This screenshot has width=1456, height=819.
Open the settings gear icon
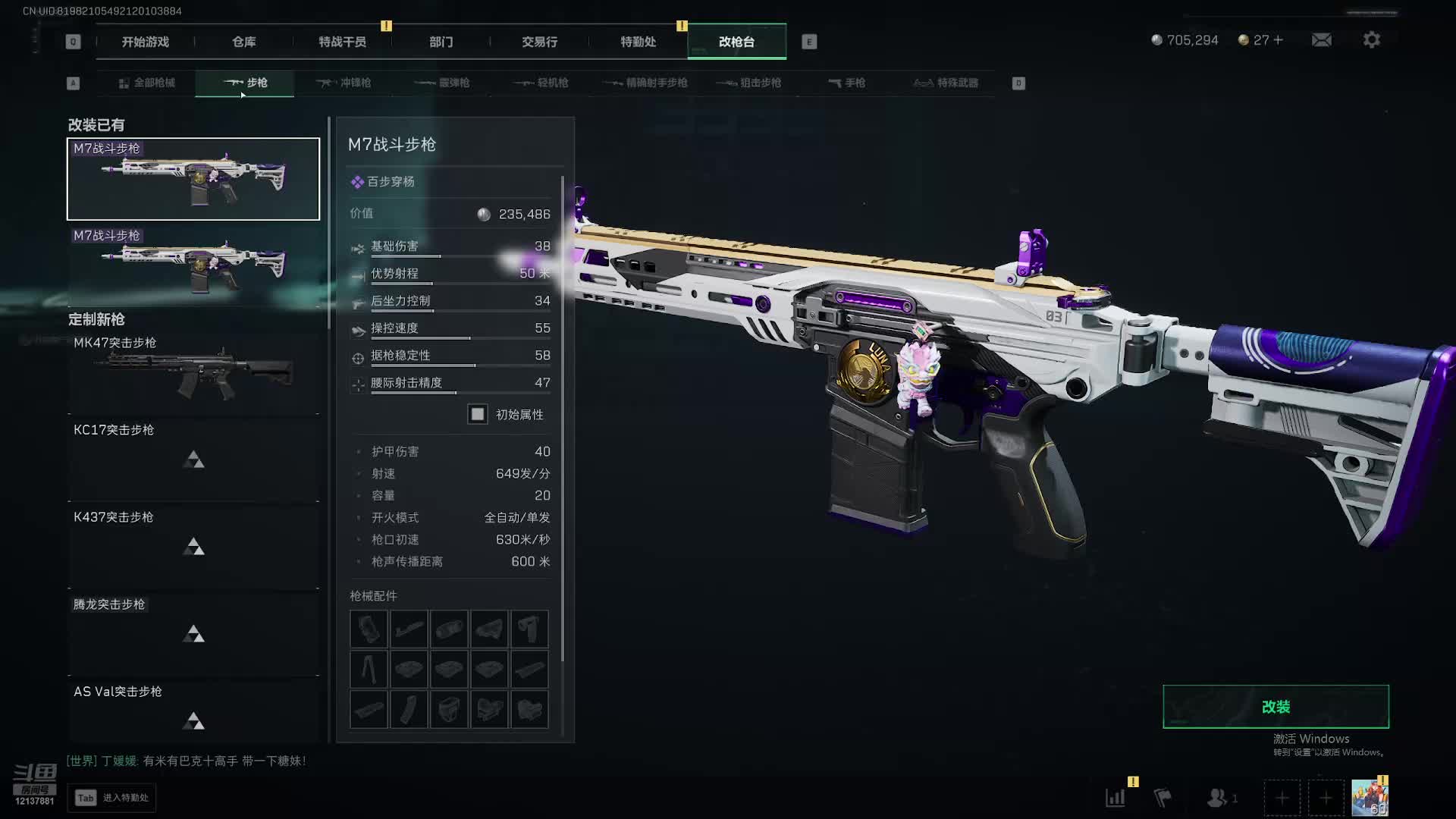coord(1372,40)
